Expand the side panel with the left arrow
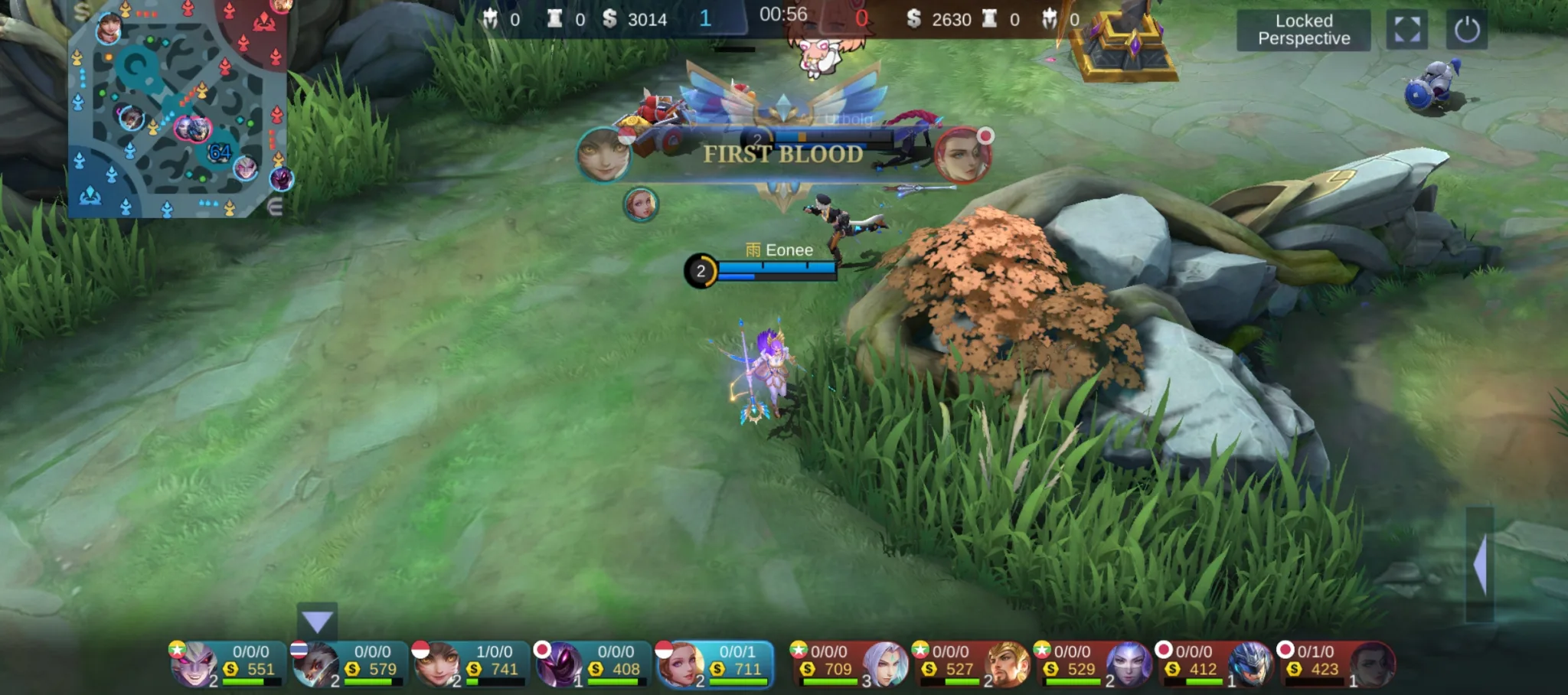Screen dimensions: 1568x695 (1480, 564)
